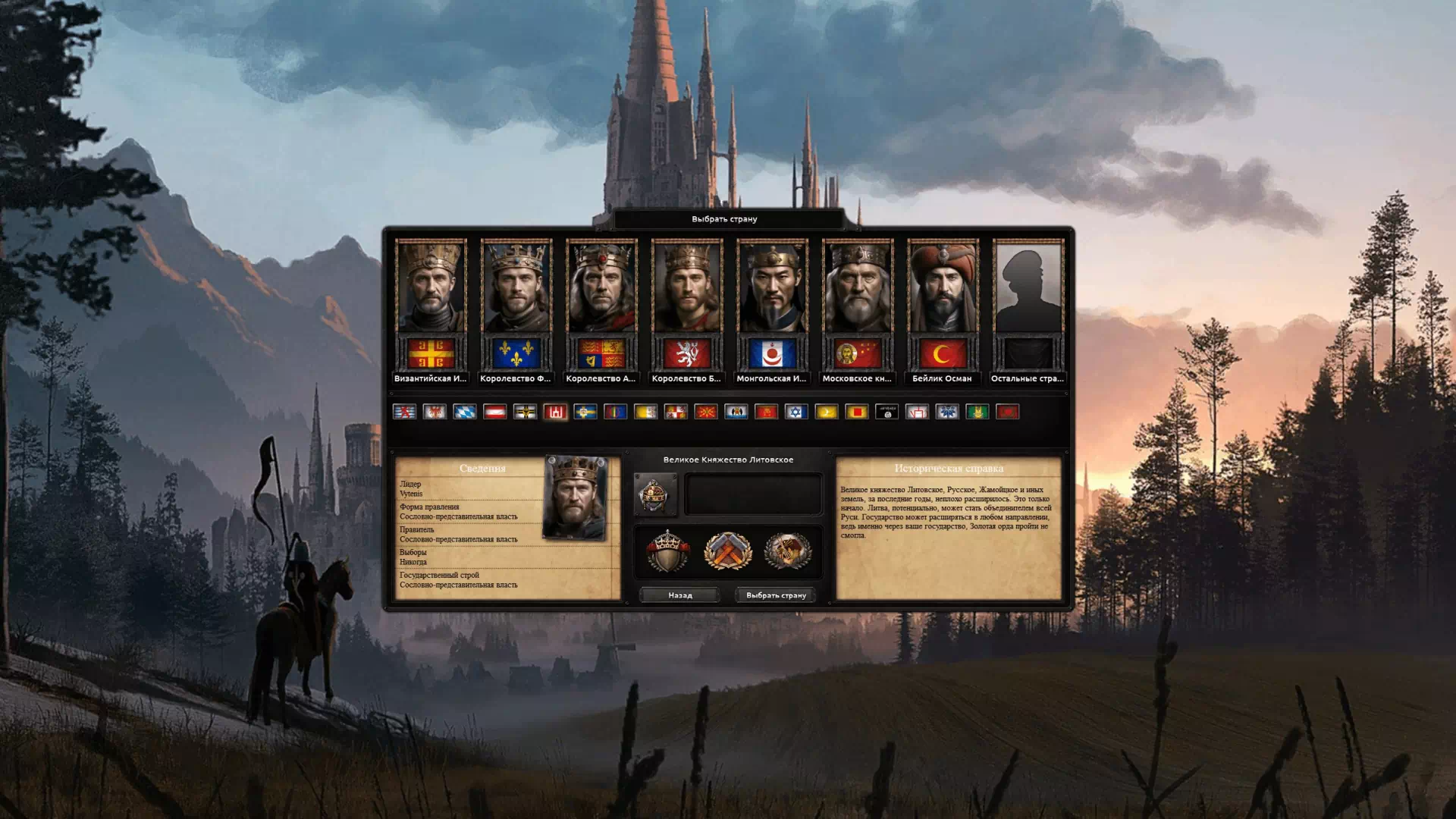Select the Muscovite principality portrait
Viewport: 1456px width, 819px height.
click(x=858, y=288)
